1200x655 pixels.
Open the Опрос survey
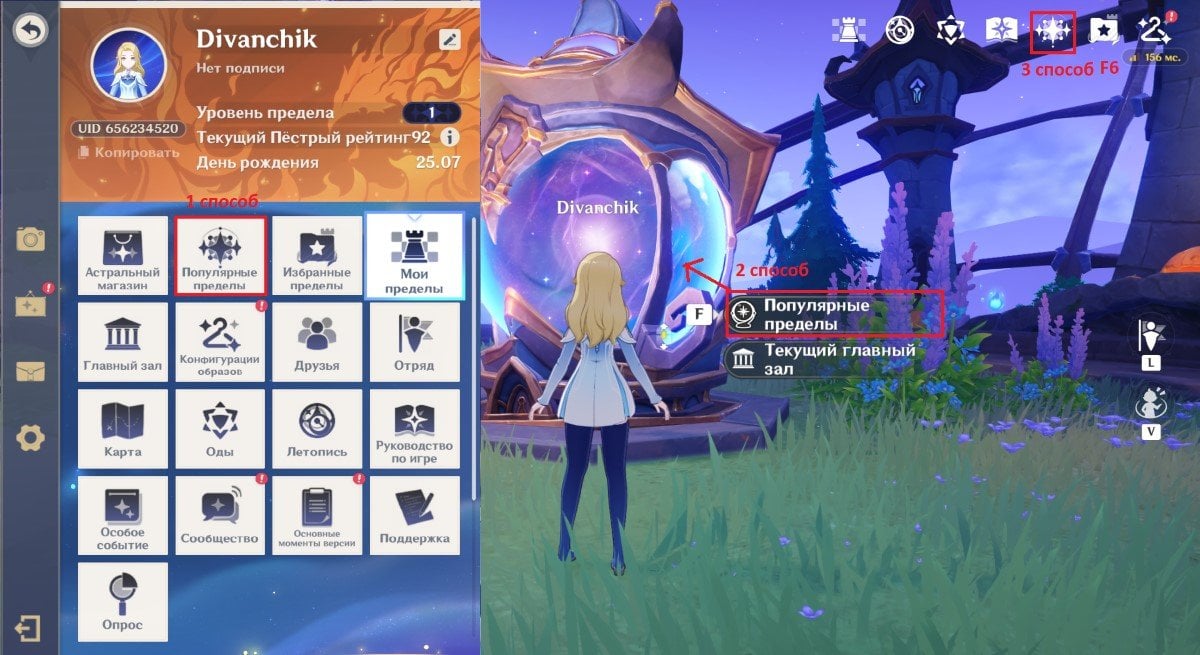122,601
